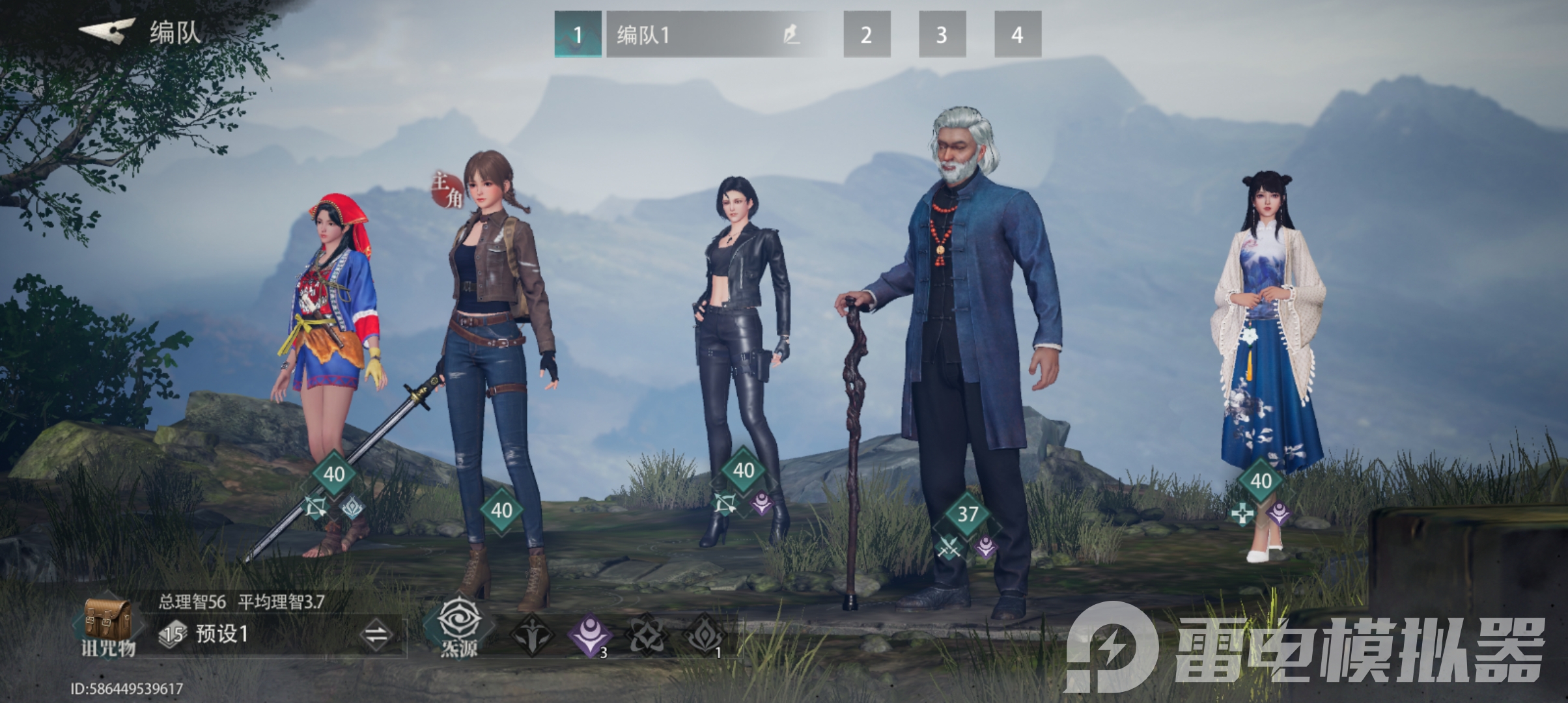This screenshot has width=1568, height=703.
Task: Select team tab 1
Action: point(578,34)
